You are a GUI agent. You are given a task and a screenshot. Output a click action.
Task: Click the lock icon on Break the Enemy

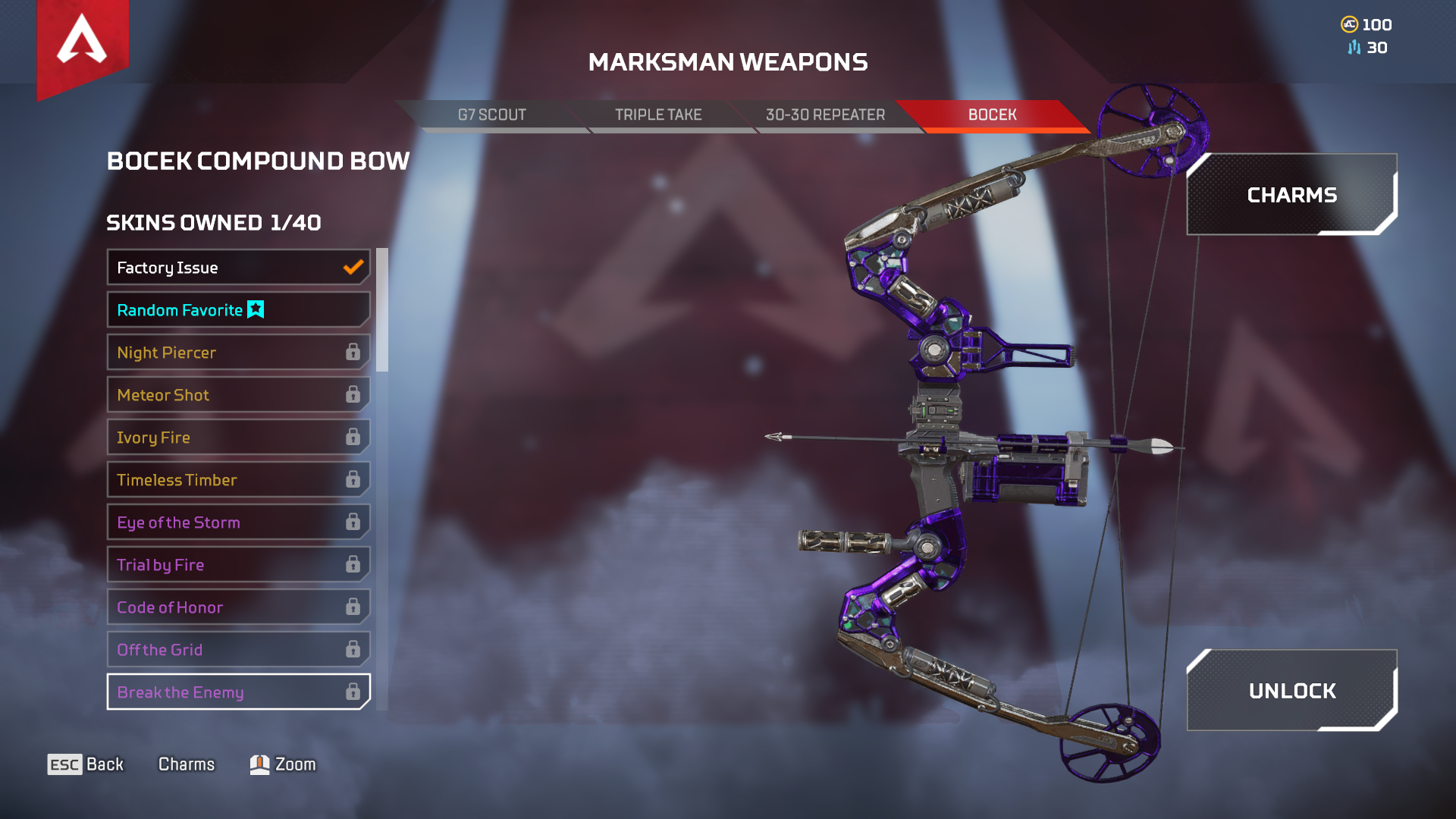click(x=352, y=692)
